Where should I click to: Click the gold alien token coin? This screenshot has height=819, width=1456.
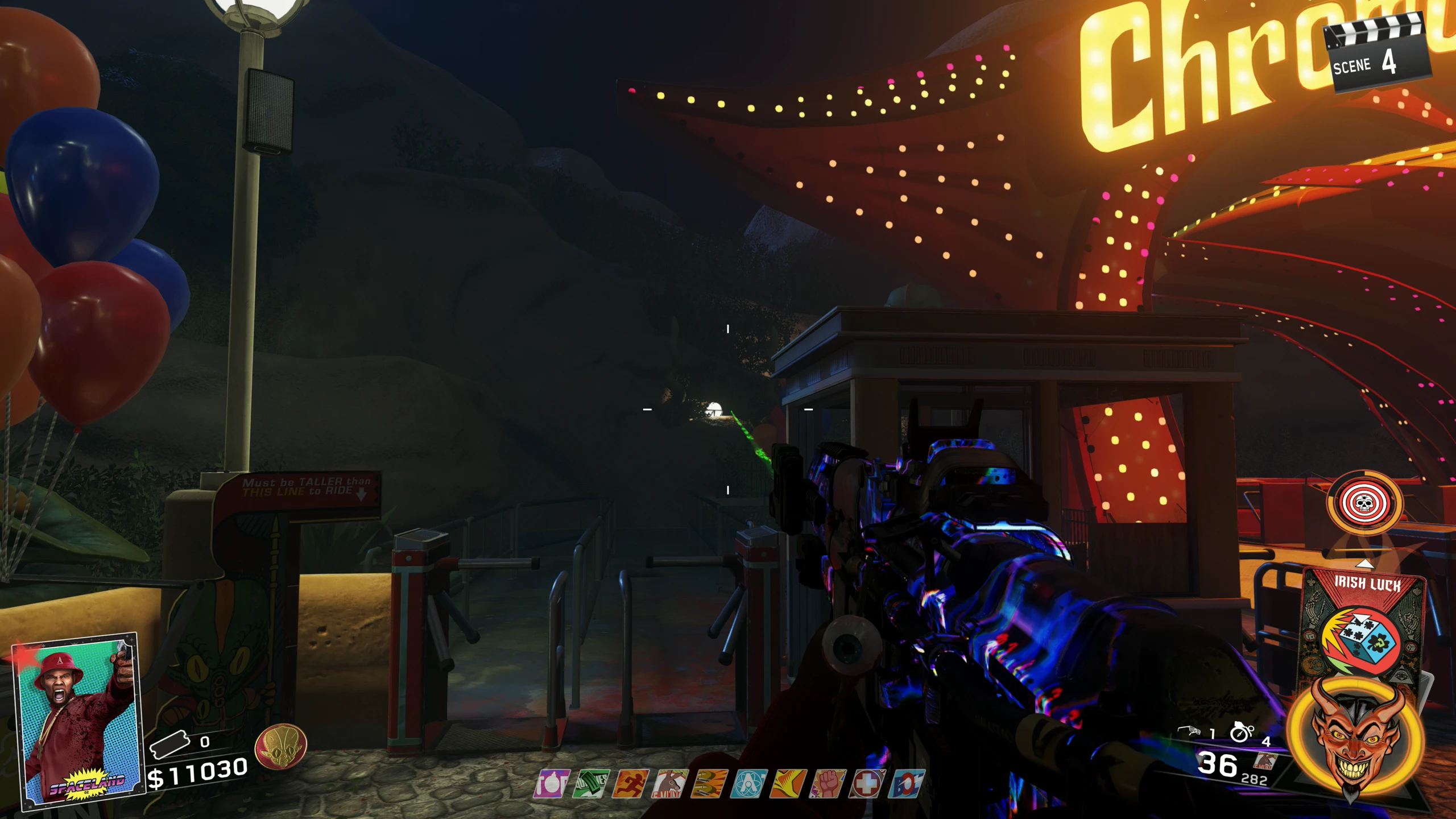[281, 746]
